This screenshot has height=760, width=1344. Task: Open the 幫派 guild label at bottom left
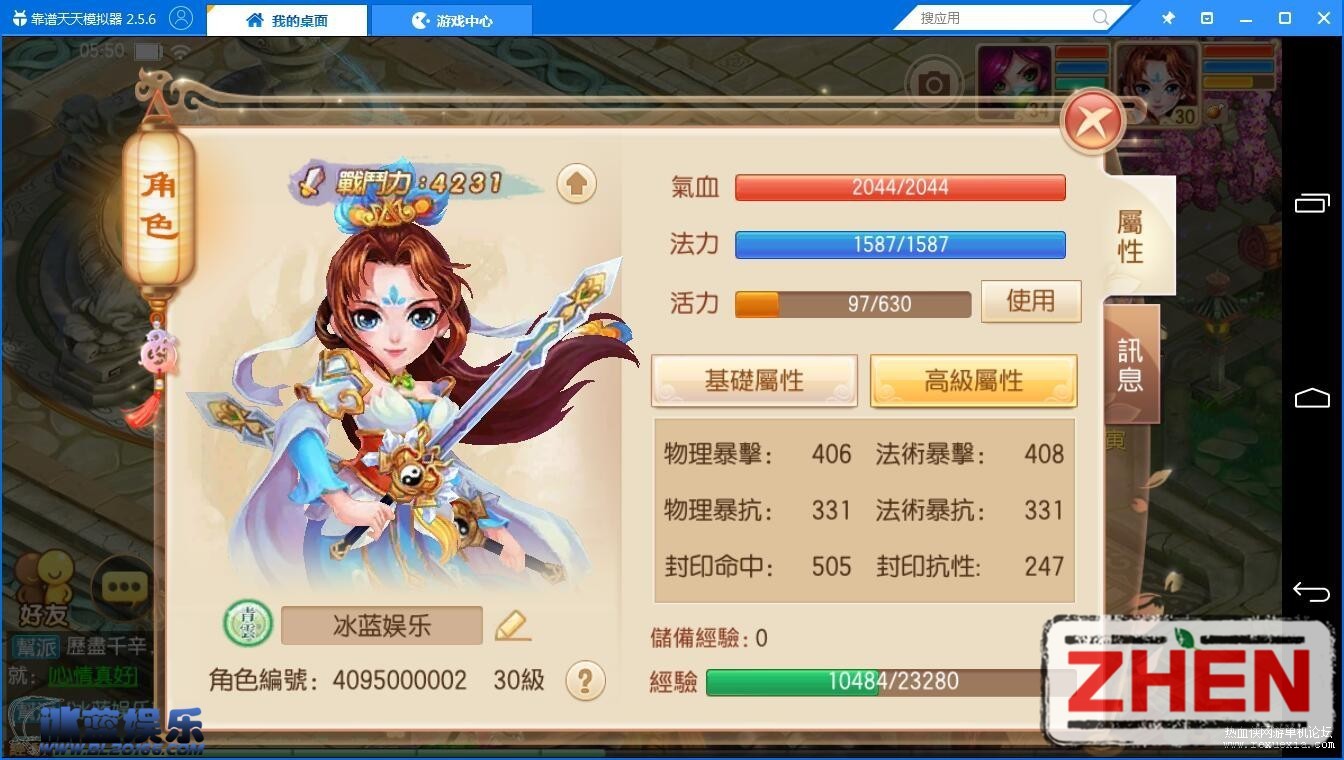(35, 648)
